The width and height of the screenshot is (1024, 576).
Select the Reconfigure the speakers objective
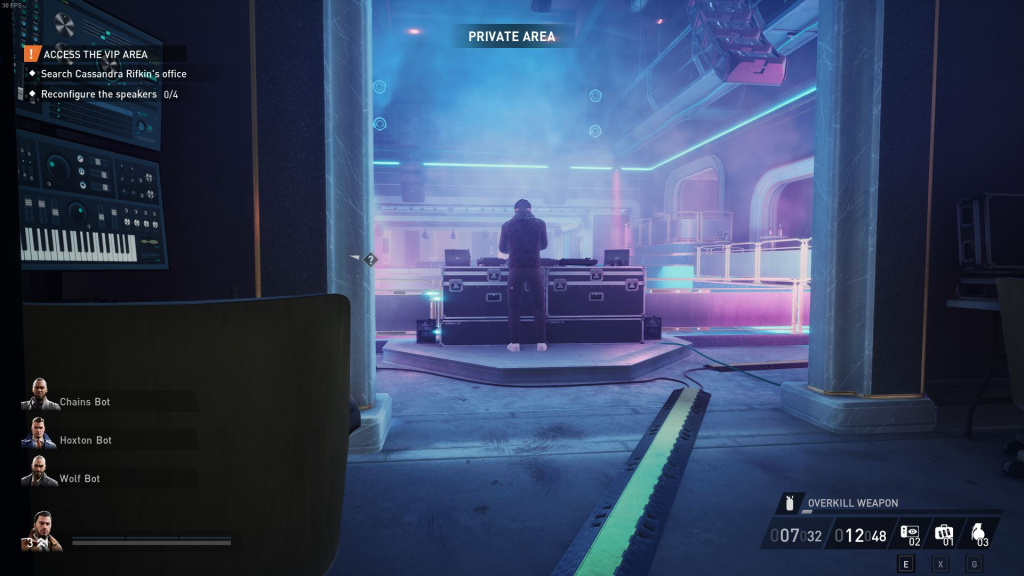(99, 94)
